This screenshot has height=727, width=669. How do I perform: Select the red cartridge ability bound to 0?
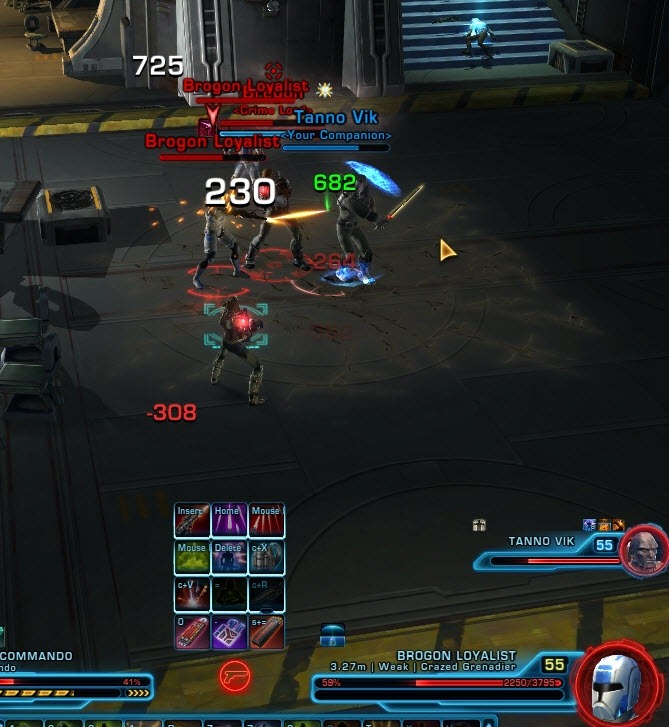tap(192, 632)
